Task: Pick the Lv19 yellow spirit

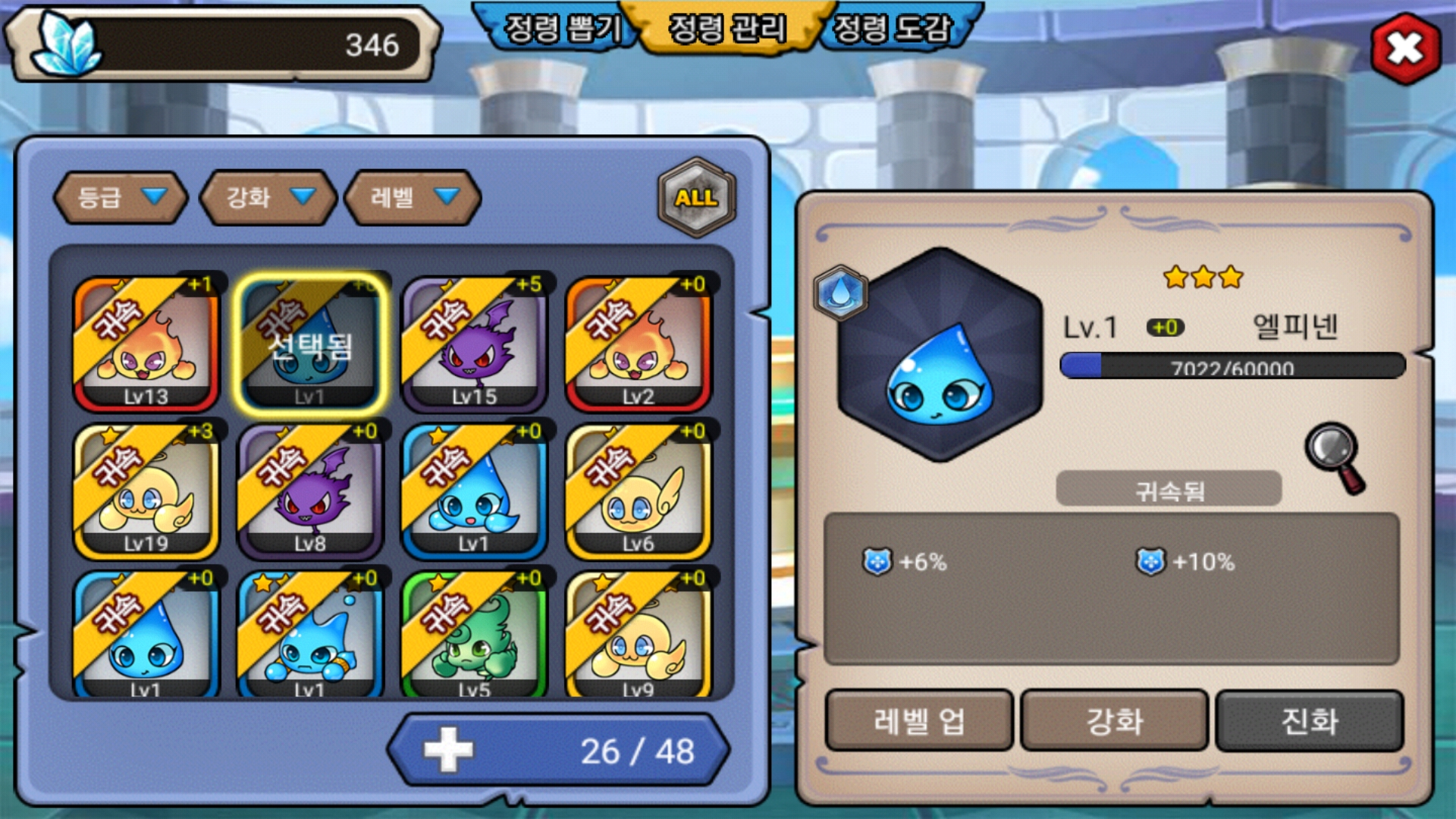Action: pyautogui.click(x=146, y=491)
